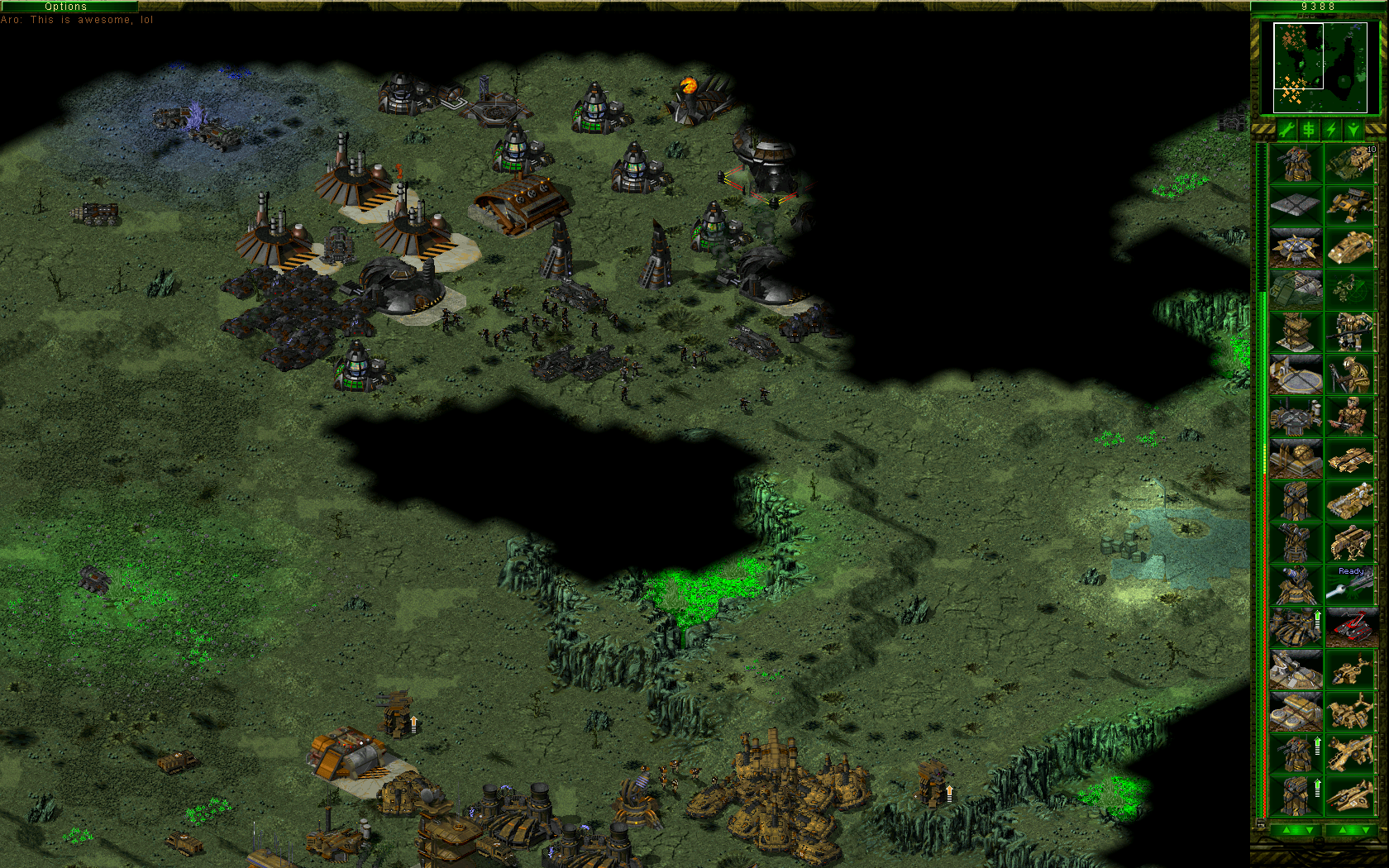Screen dimensions: 1389x868
Task: Select the domed structure build icon
Action: pyautogui.click(x=1296, y=459)
